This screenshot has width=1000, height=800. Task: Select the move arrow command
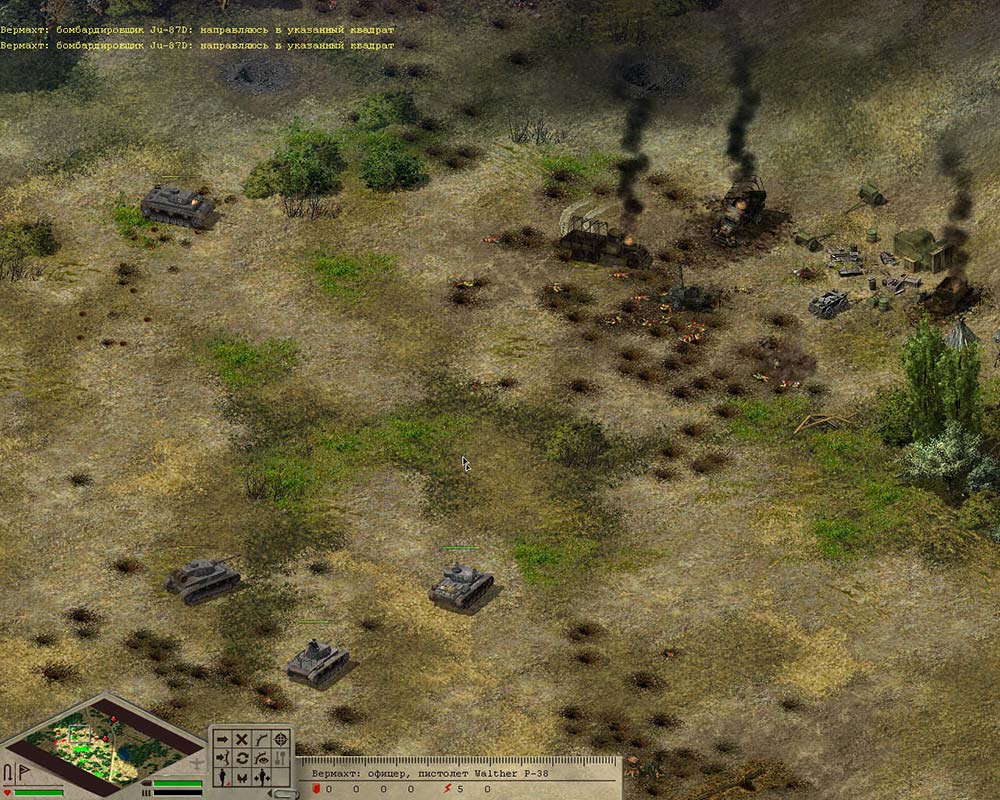[222, 739]
